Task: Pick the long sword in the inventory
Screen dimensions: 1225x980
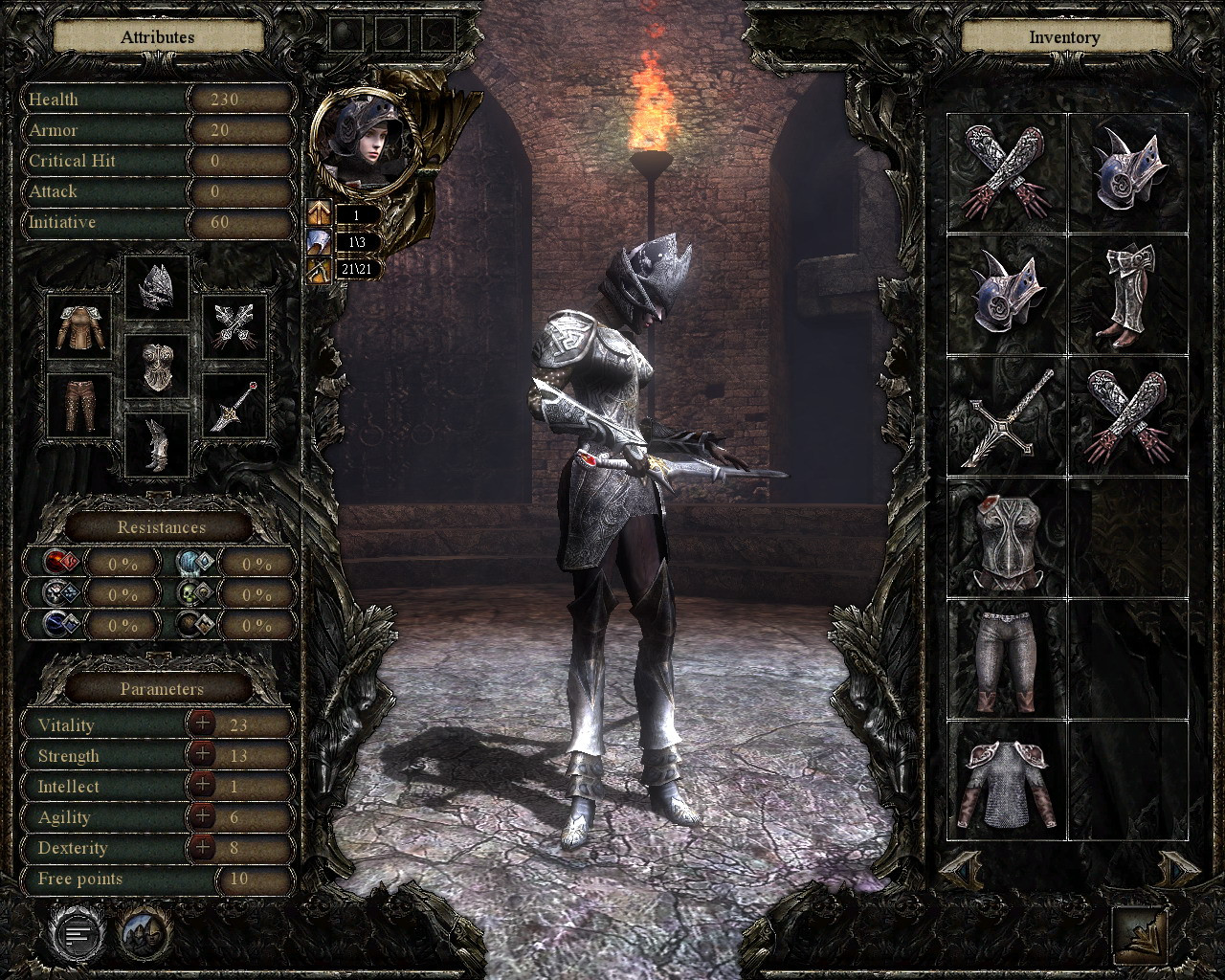Action: point(1008,417)
